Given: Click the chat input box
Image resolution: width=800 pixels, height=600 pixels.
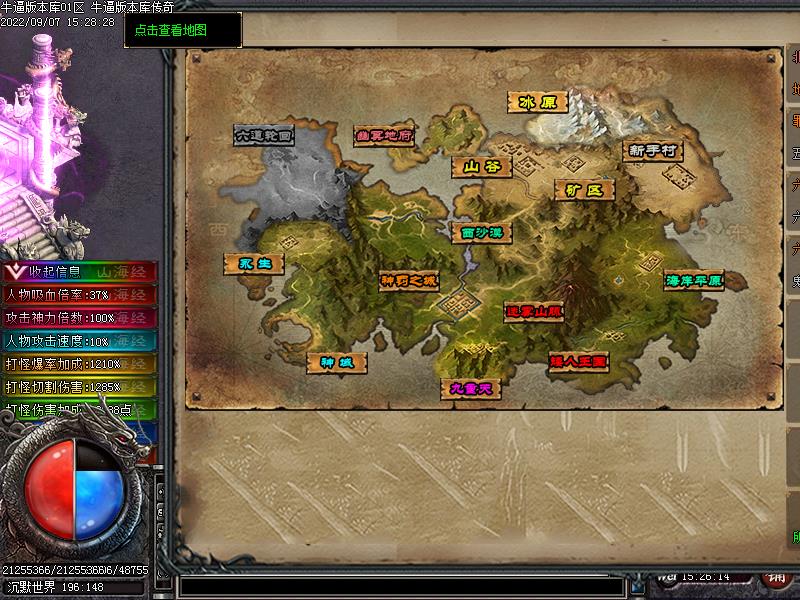Looking at the screenshot, I should (400, 585).
